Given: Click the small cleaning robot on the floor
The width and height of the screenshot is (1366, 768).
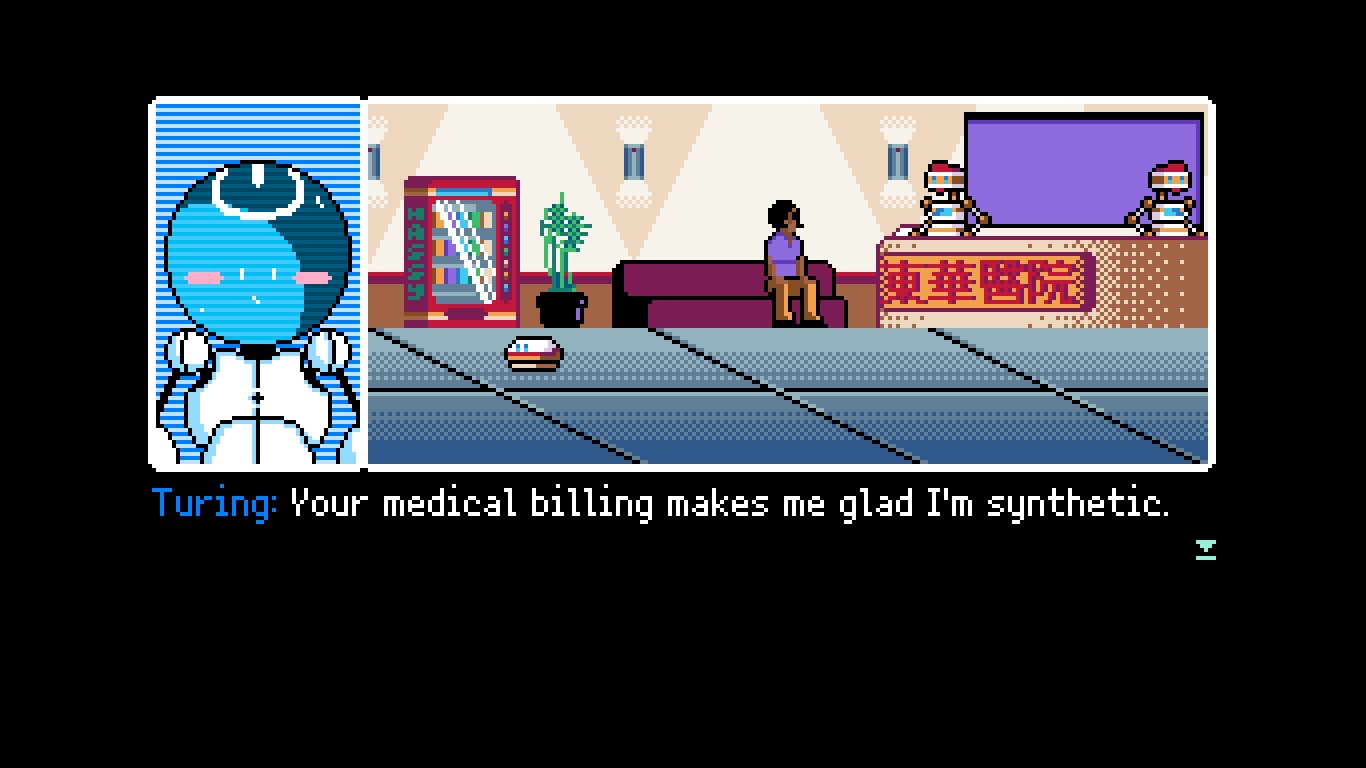Looking at the screenshot, I should pyautogui.click(x=532, y=352).
